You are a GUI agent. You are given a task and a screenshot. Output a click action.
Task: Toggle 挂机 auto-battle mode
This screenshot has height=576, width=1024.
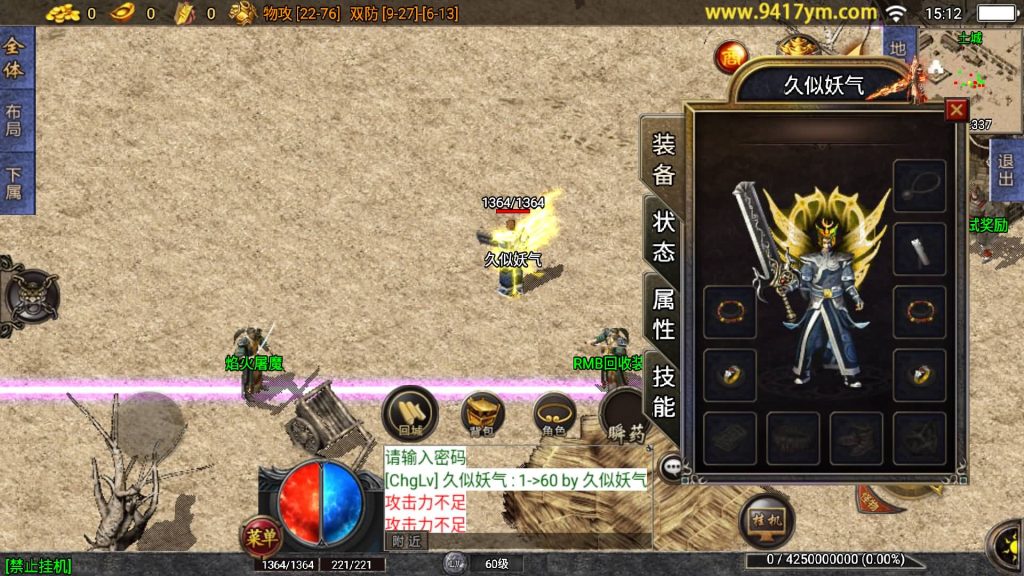click(766, 520)
